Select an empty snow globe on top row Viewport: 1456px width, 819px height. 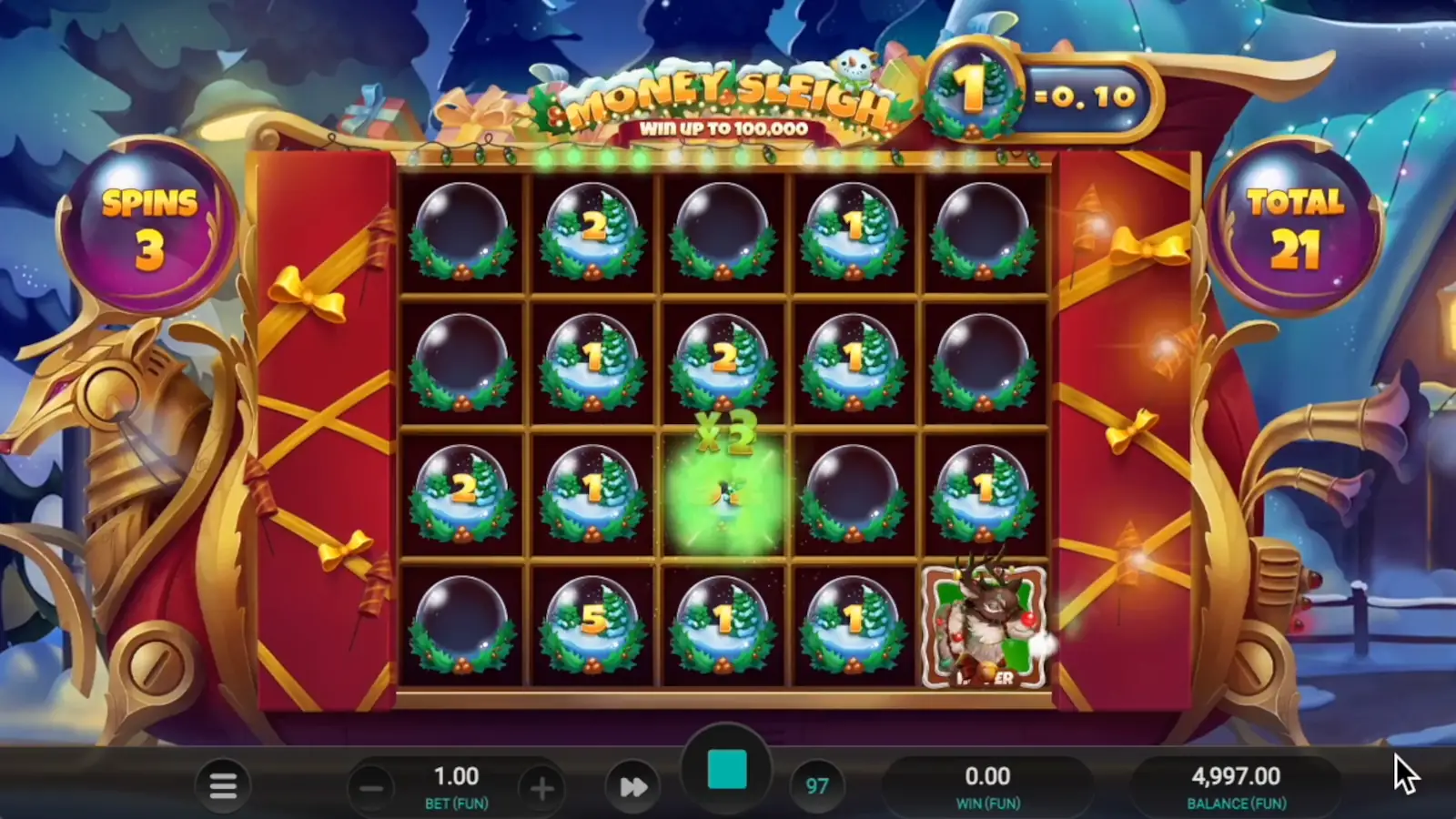(x=461, y=232)
